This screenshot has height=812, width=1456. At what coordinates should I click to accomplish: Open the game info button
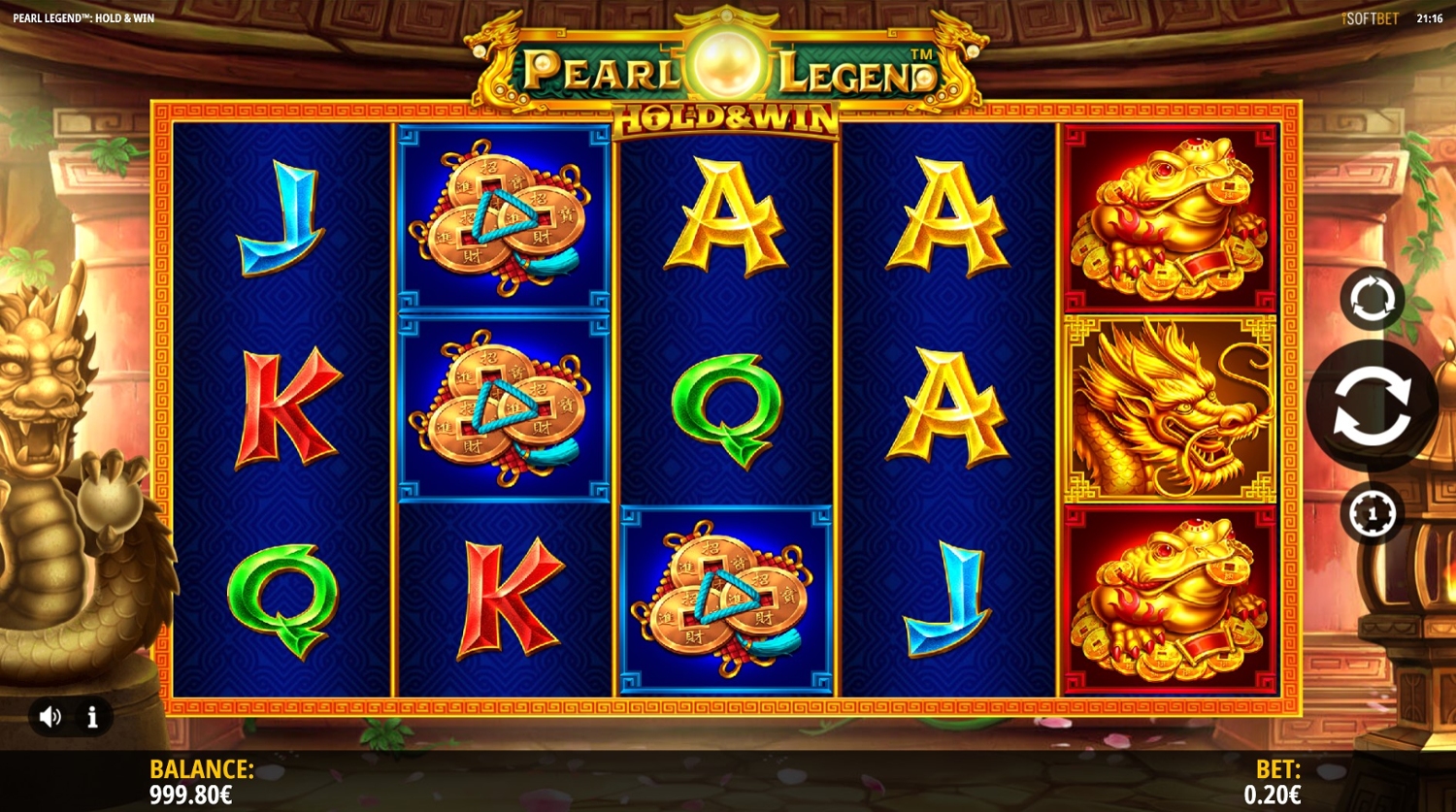point(93,717)
